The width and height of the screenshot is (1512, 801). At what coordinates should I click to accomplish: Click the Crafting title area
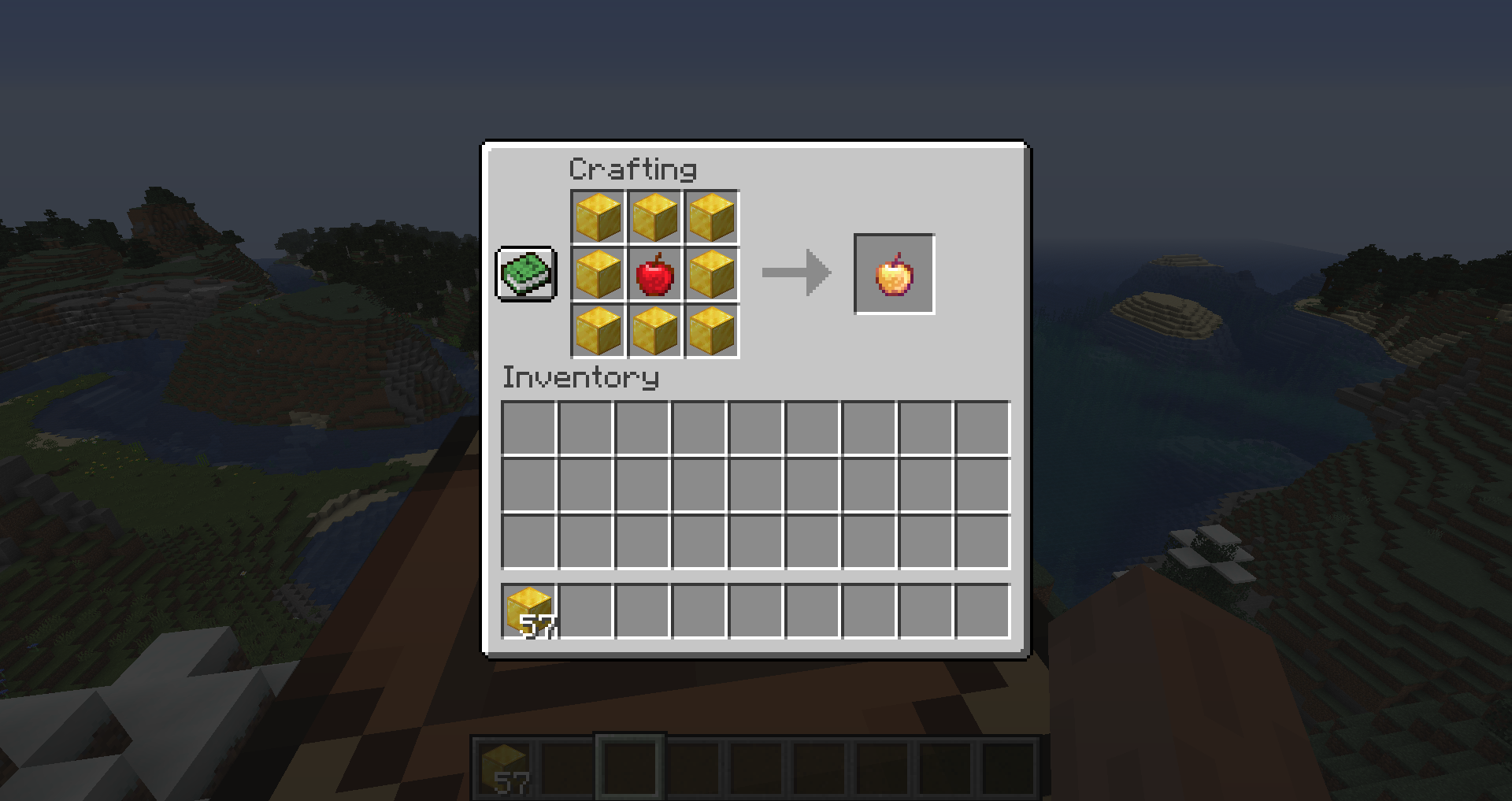pyautogui.click(x=632, y=168)
